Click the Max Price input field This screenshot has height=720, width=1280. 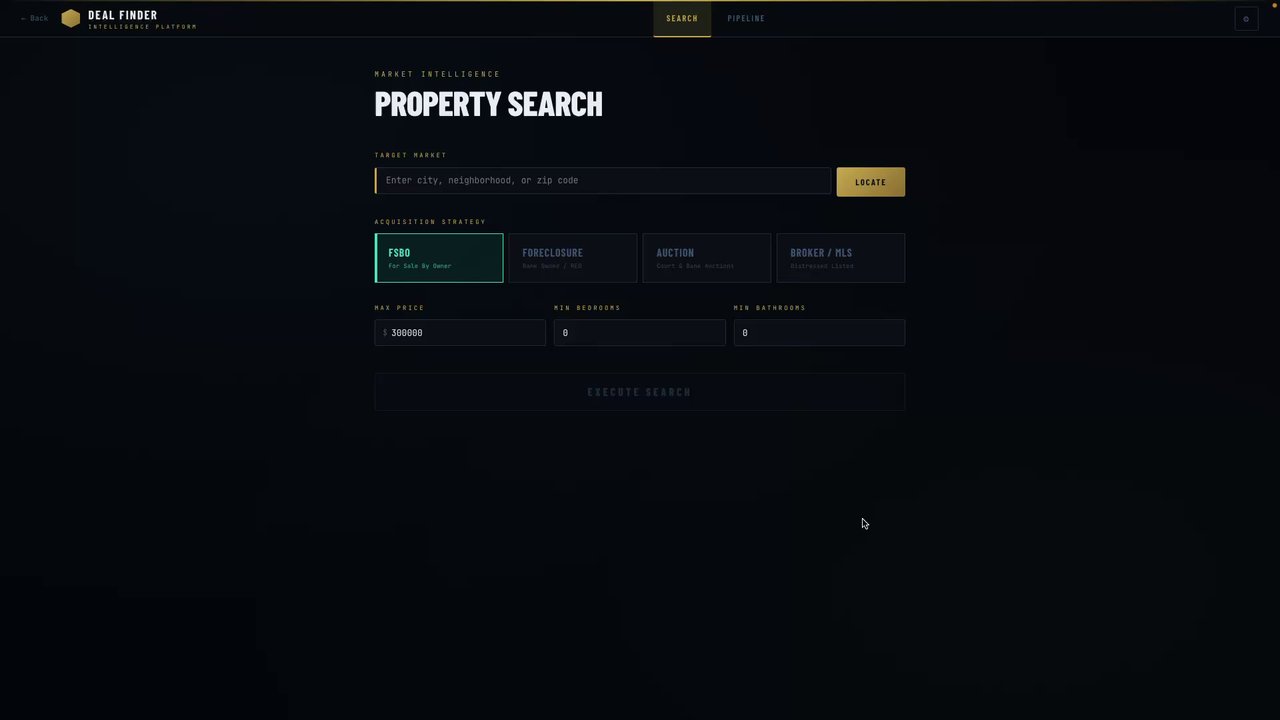pos(465,333)
